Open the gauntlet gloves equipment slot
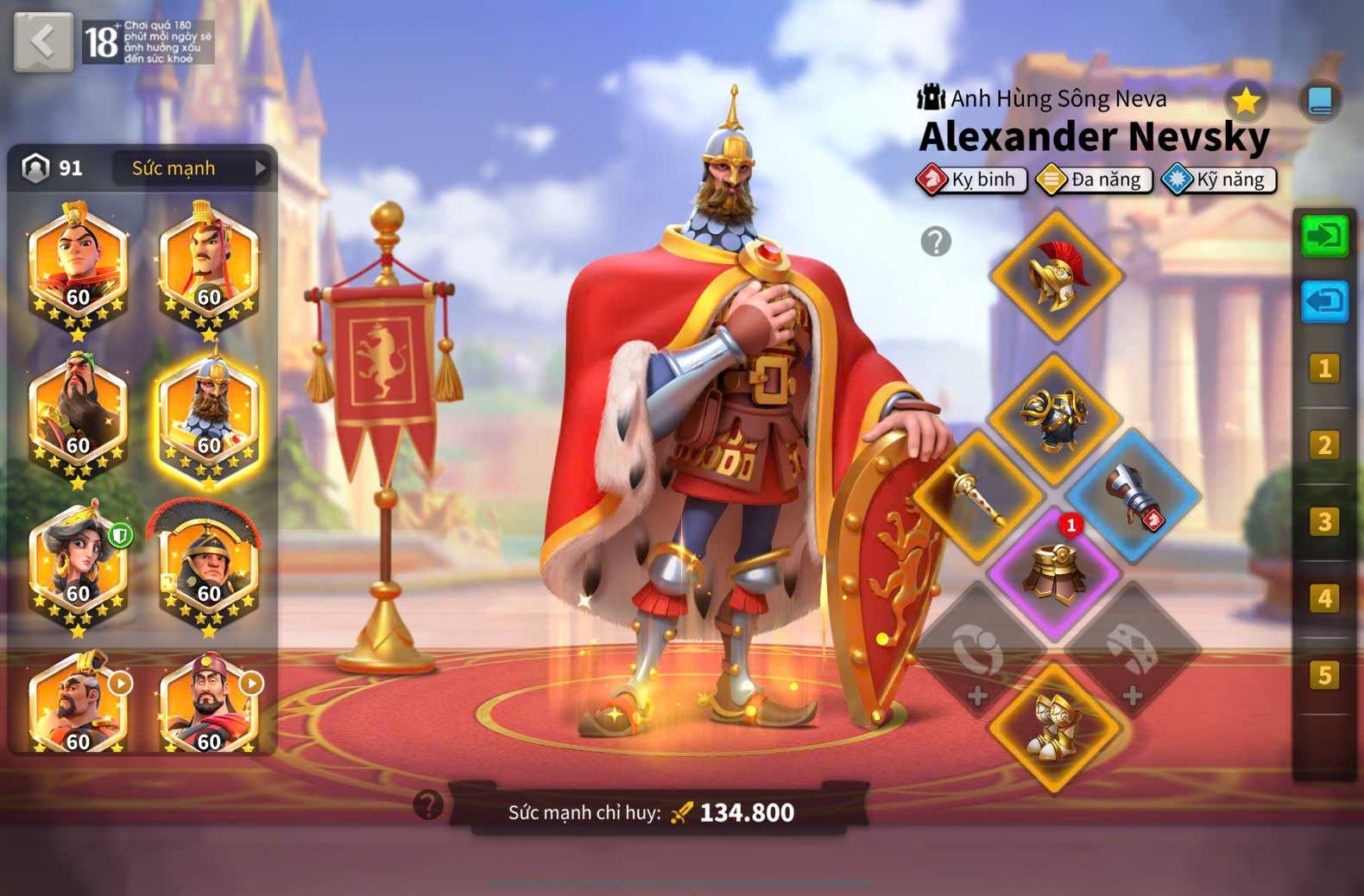Image resolution: width=1364 pixels, height=896 pixels. [1133, 495]
